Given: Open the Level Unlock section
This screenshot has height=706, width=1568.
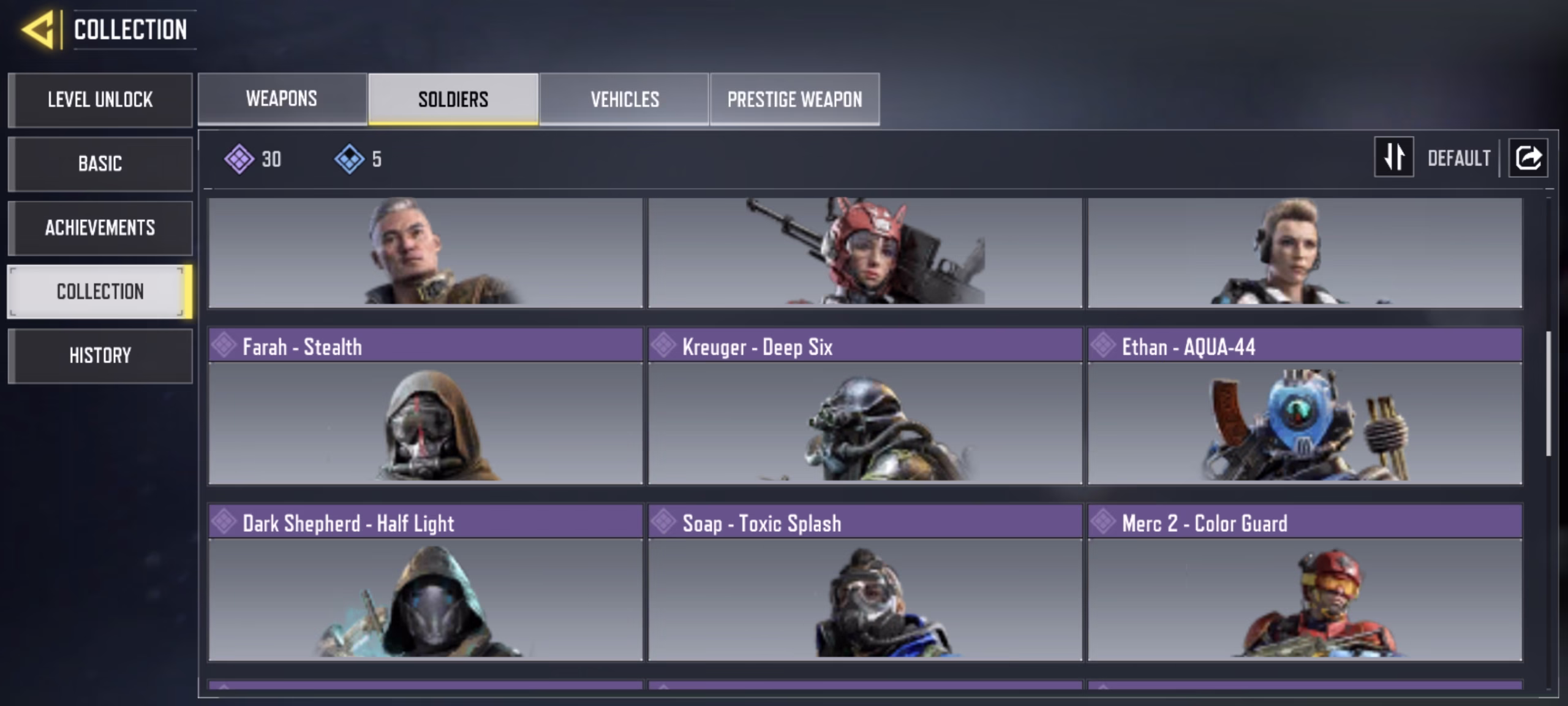Looking at the screenshot, I should pos(100,100).
